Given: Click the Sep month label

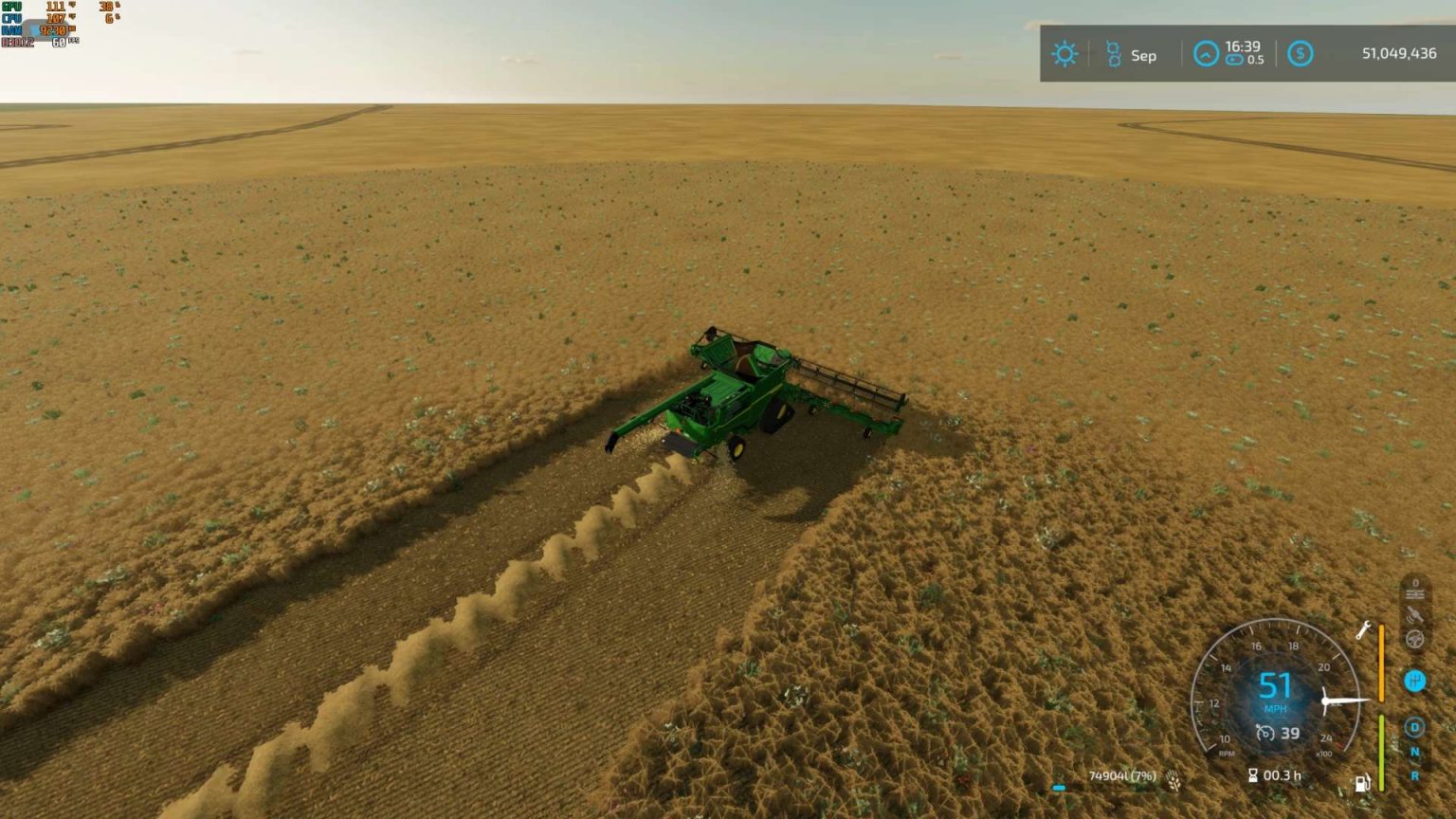Looking at the screenshot, I should pyautogui.click(x=1142, y=56).
